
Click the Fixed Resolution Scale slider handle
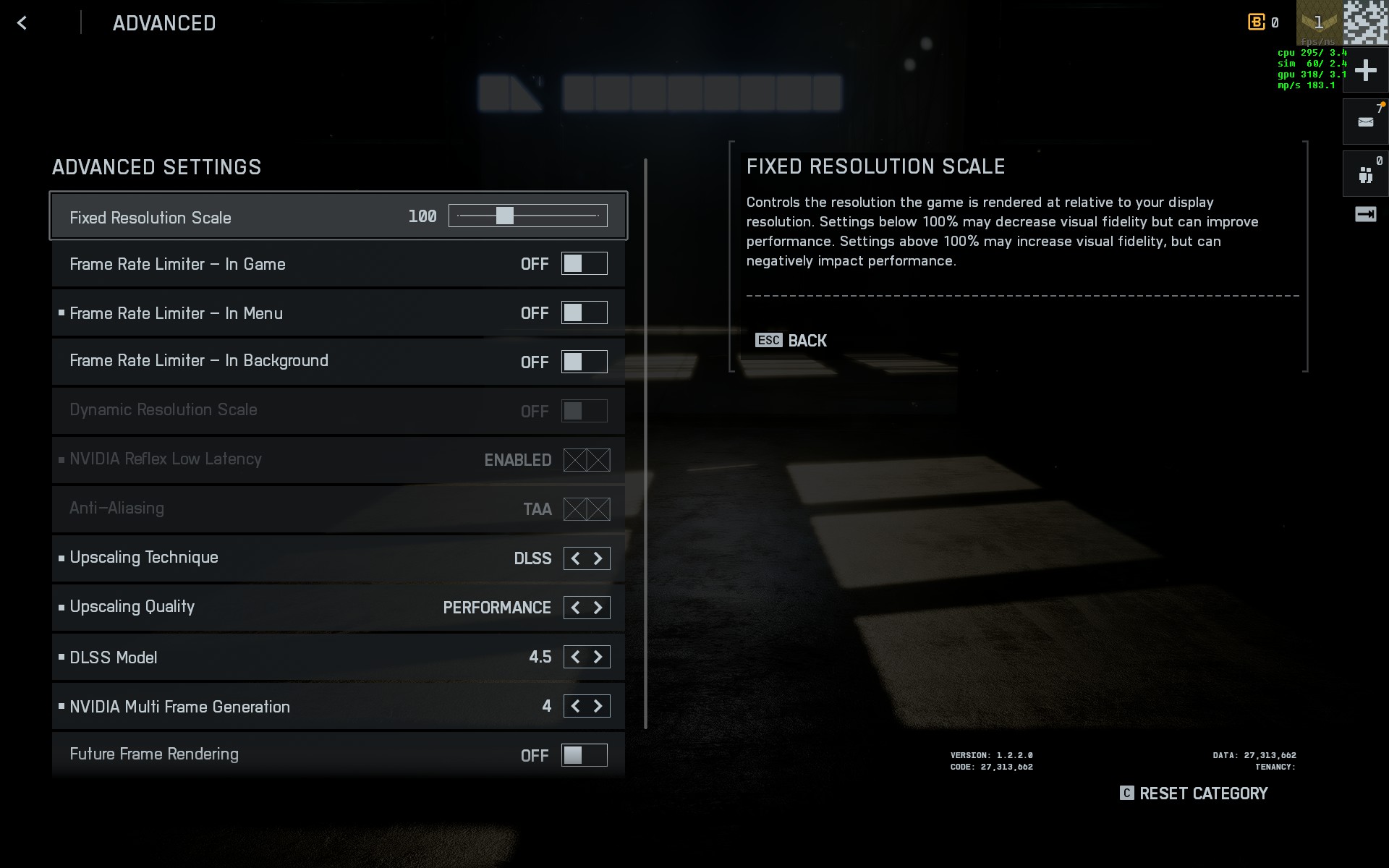pyautogui.click(x=505, y=216)
